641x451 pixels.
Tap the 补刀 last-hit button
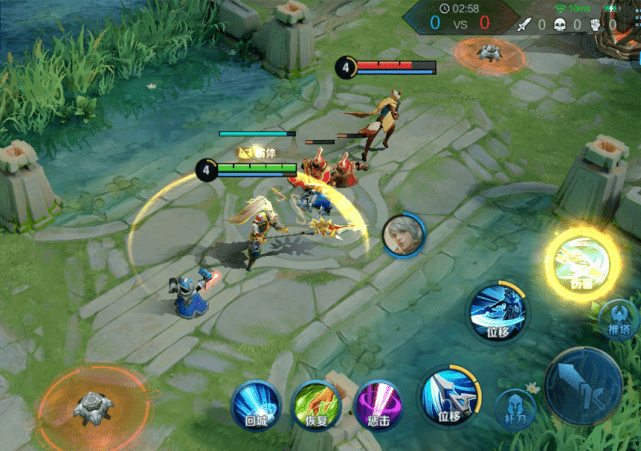tap(516, 409)
